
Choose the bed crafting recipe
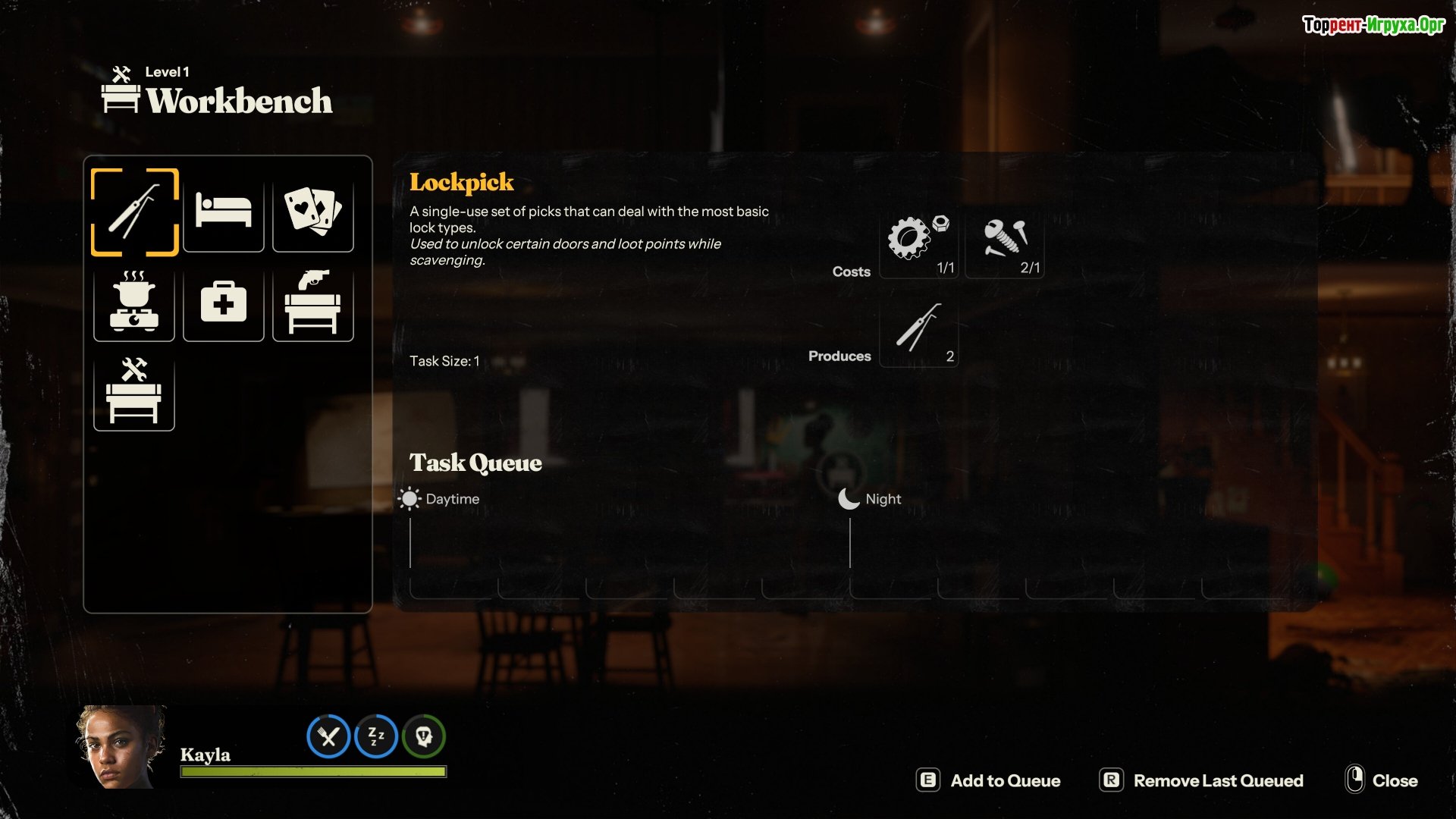[x=224, y=212]
